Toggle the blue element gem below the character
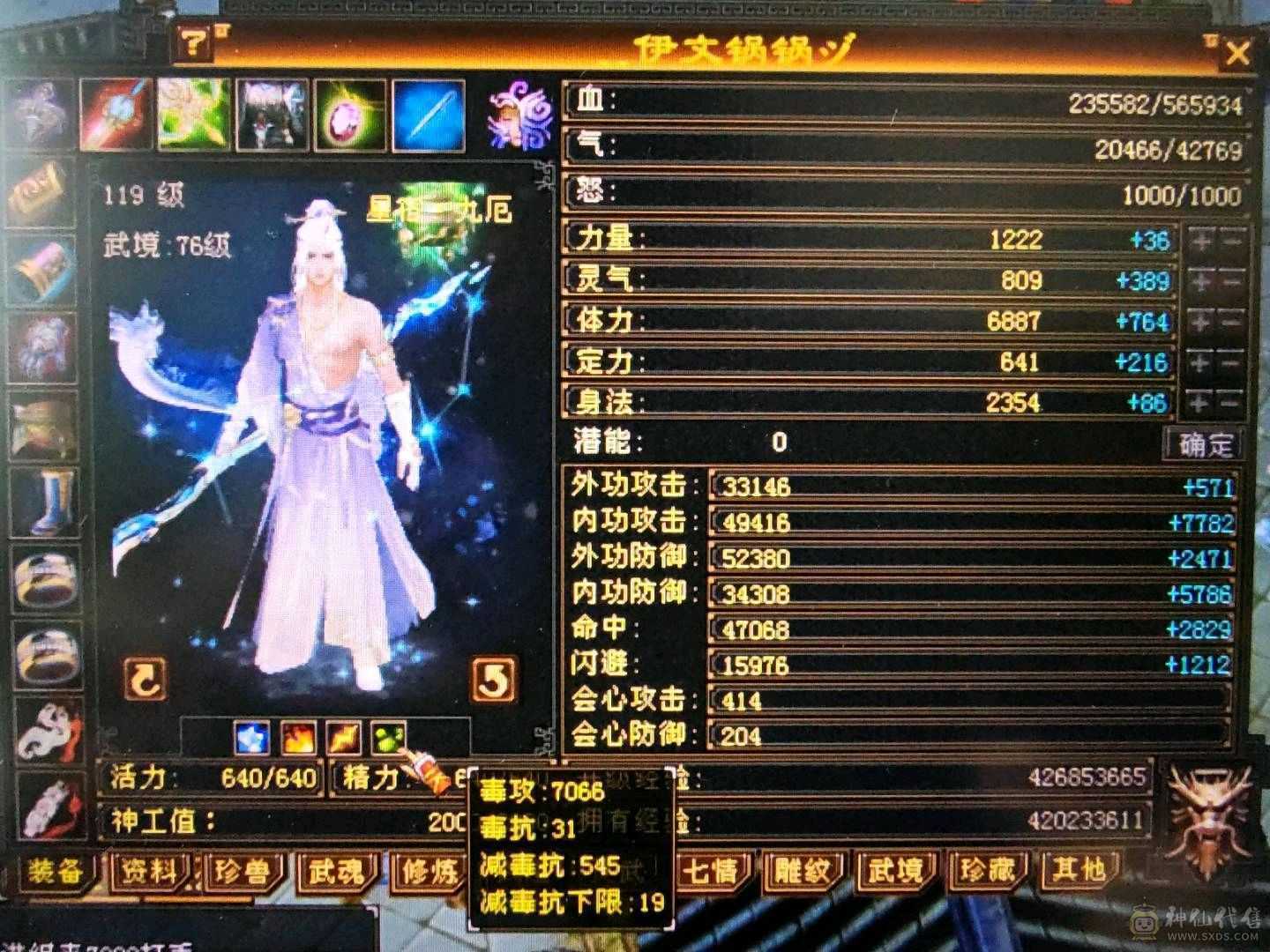Image resolution: width=1270 pixels, height=952 pixels. coord(252,739)
